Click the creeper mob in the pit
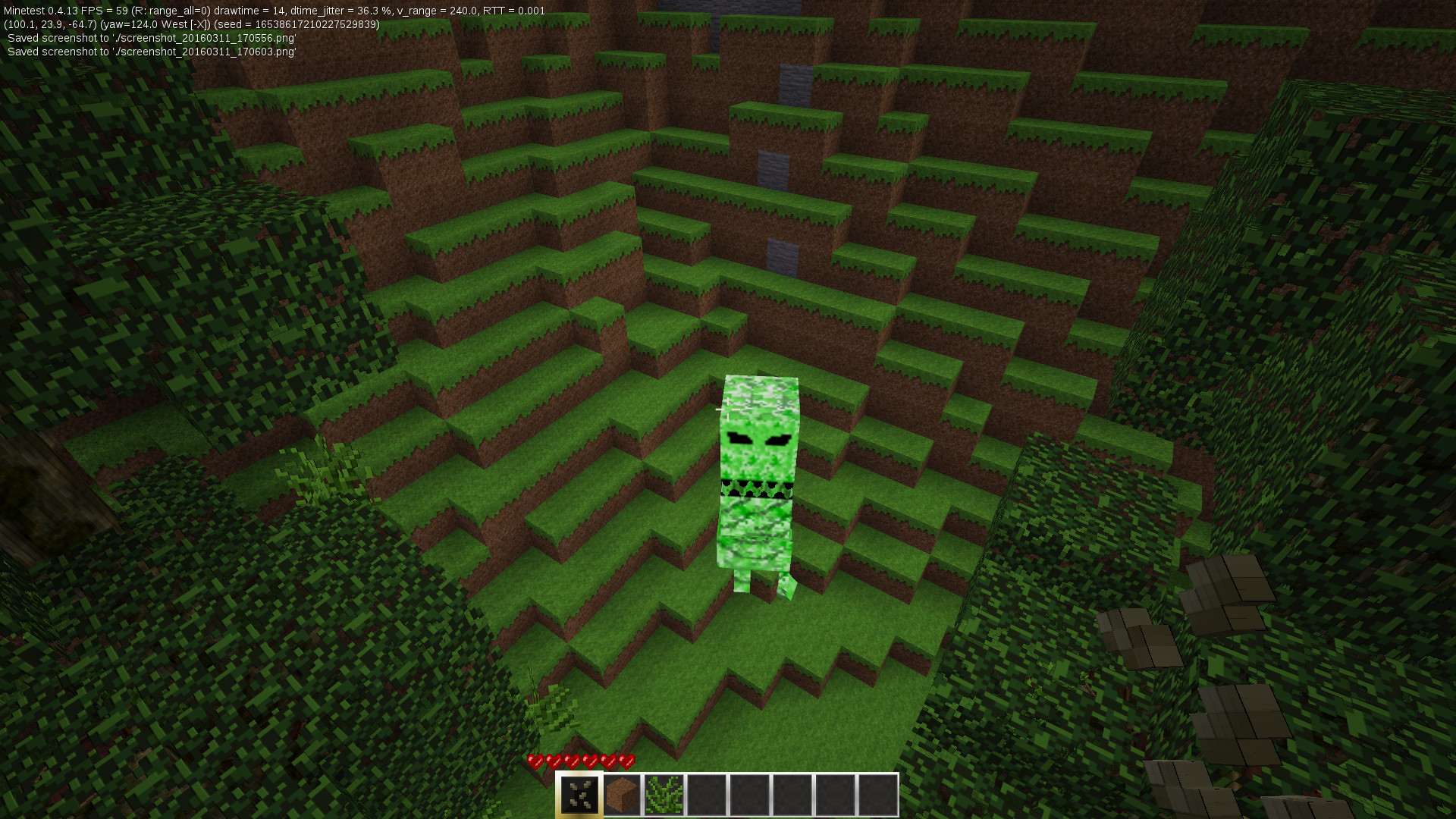1456x819 pixels. (x=758, y=478)
